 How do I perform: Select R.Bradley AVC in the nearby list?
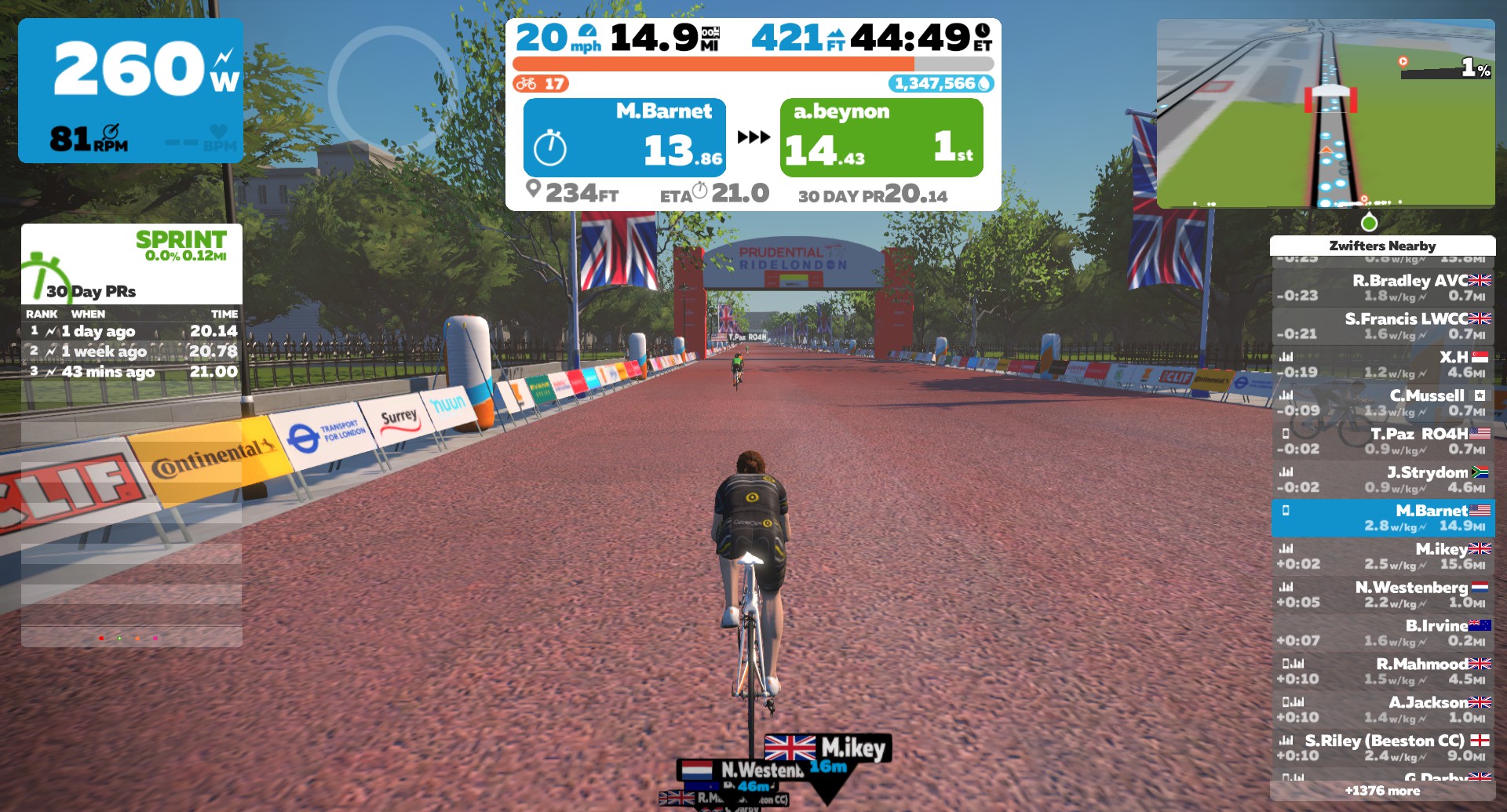pos(1383,288)
